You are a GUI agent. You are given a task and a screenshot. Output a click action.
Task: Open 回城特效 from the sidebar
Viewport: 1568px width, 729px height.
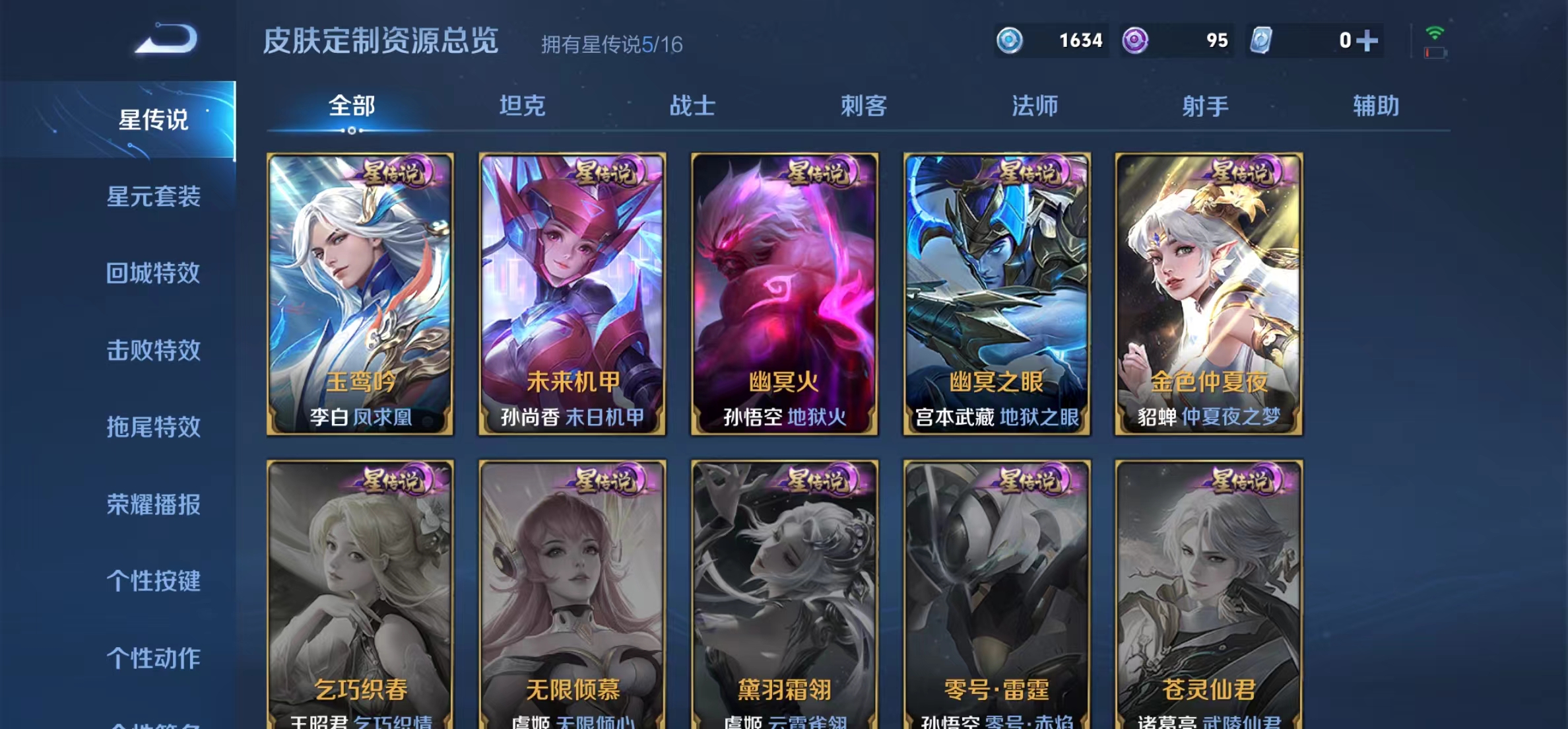click(155, 274)
